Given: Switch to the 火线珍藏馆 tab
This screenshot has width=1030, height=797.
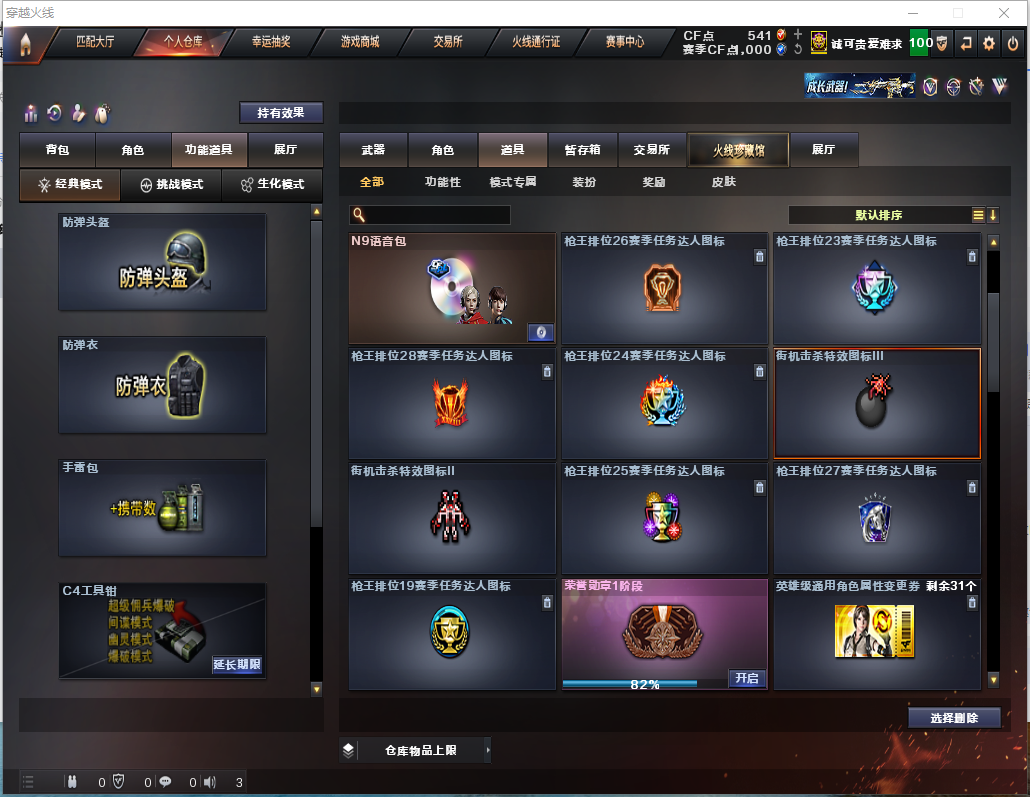Looking at the screenshot, I should (738, 150).
